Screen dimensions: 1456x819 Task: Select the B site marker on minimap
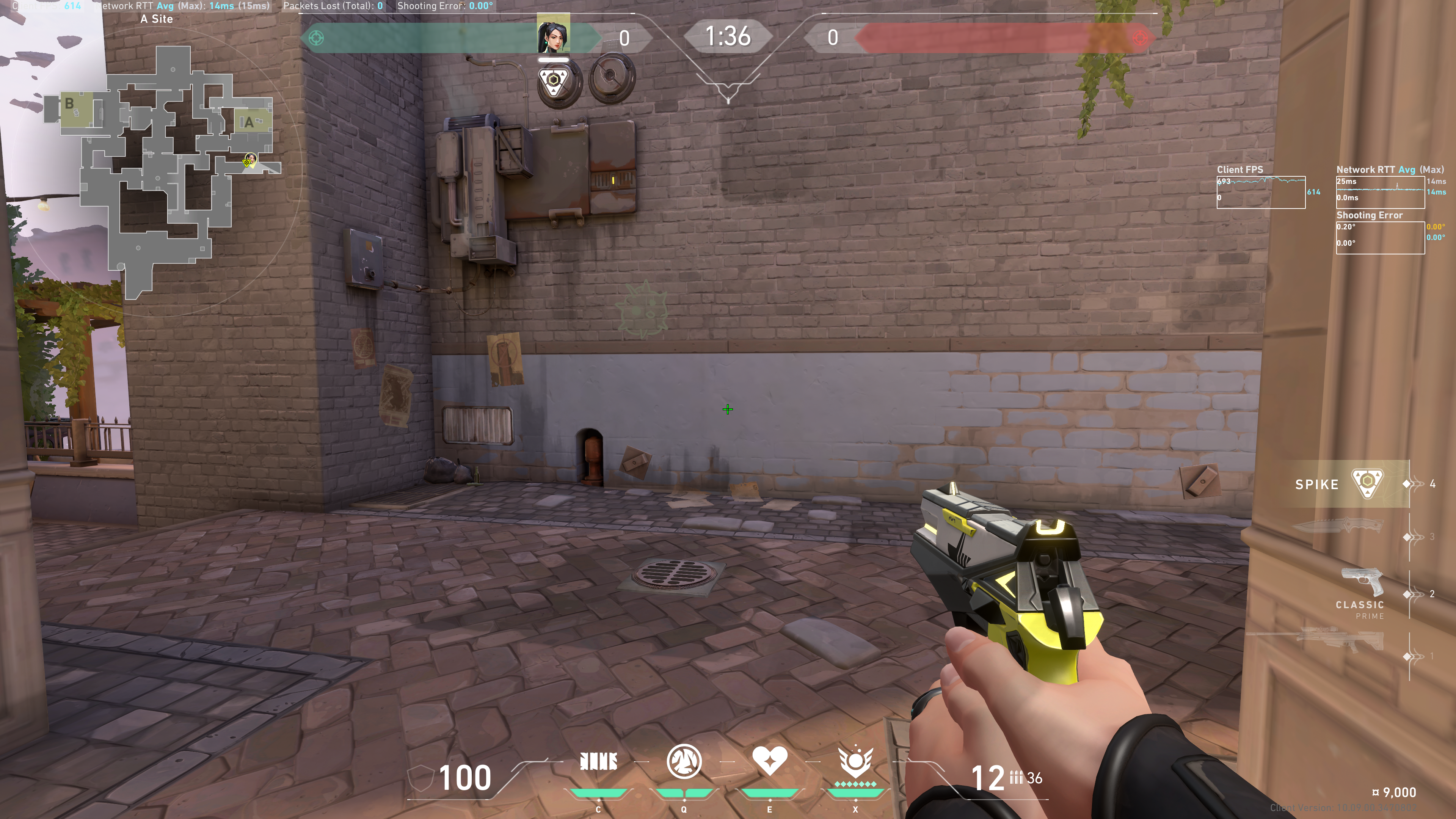click(69, 104)
